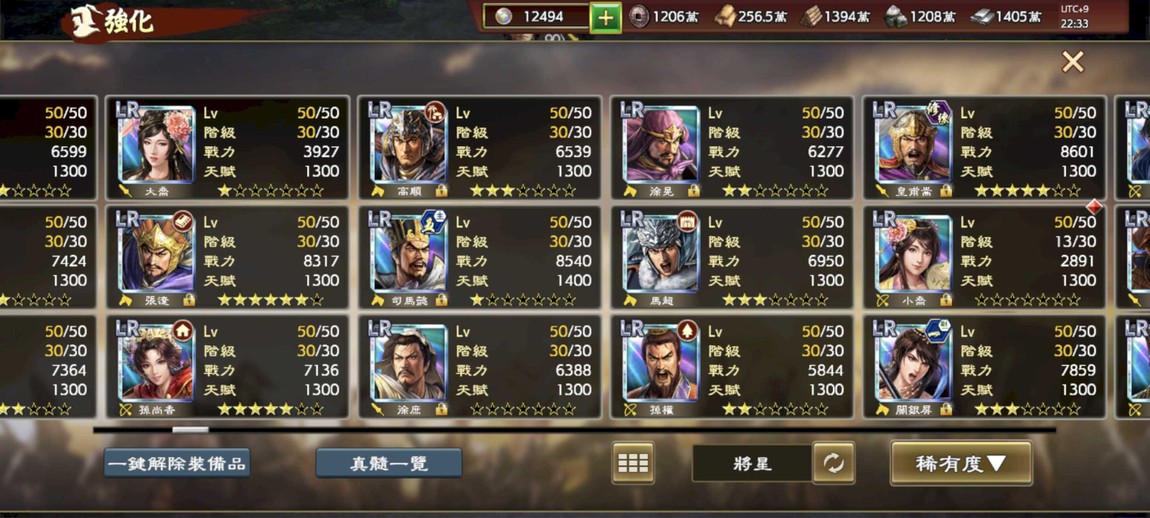Click the refresh arrows beside 將星
The image size is (1150, 518).
pos(833,463)
